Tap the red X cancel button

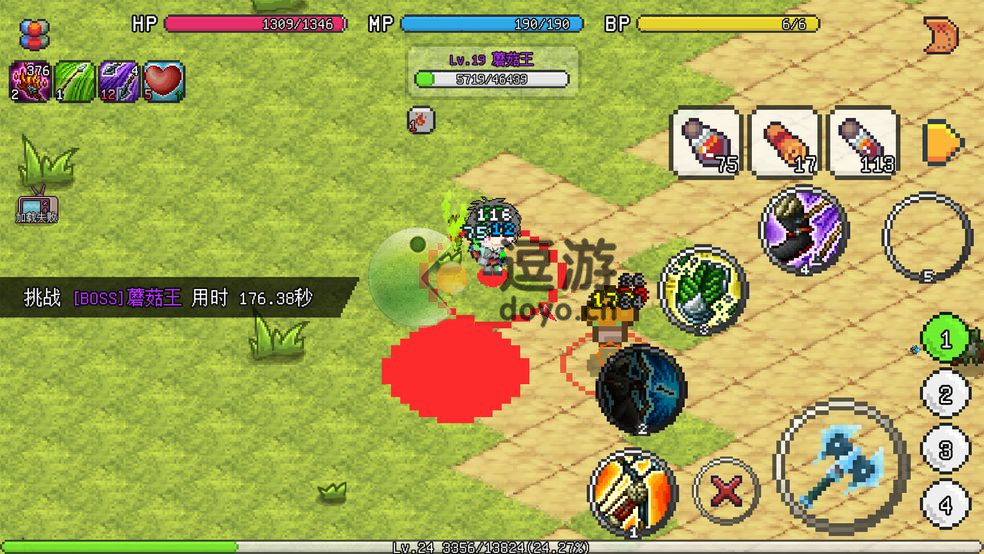(726, 492)
